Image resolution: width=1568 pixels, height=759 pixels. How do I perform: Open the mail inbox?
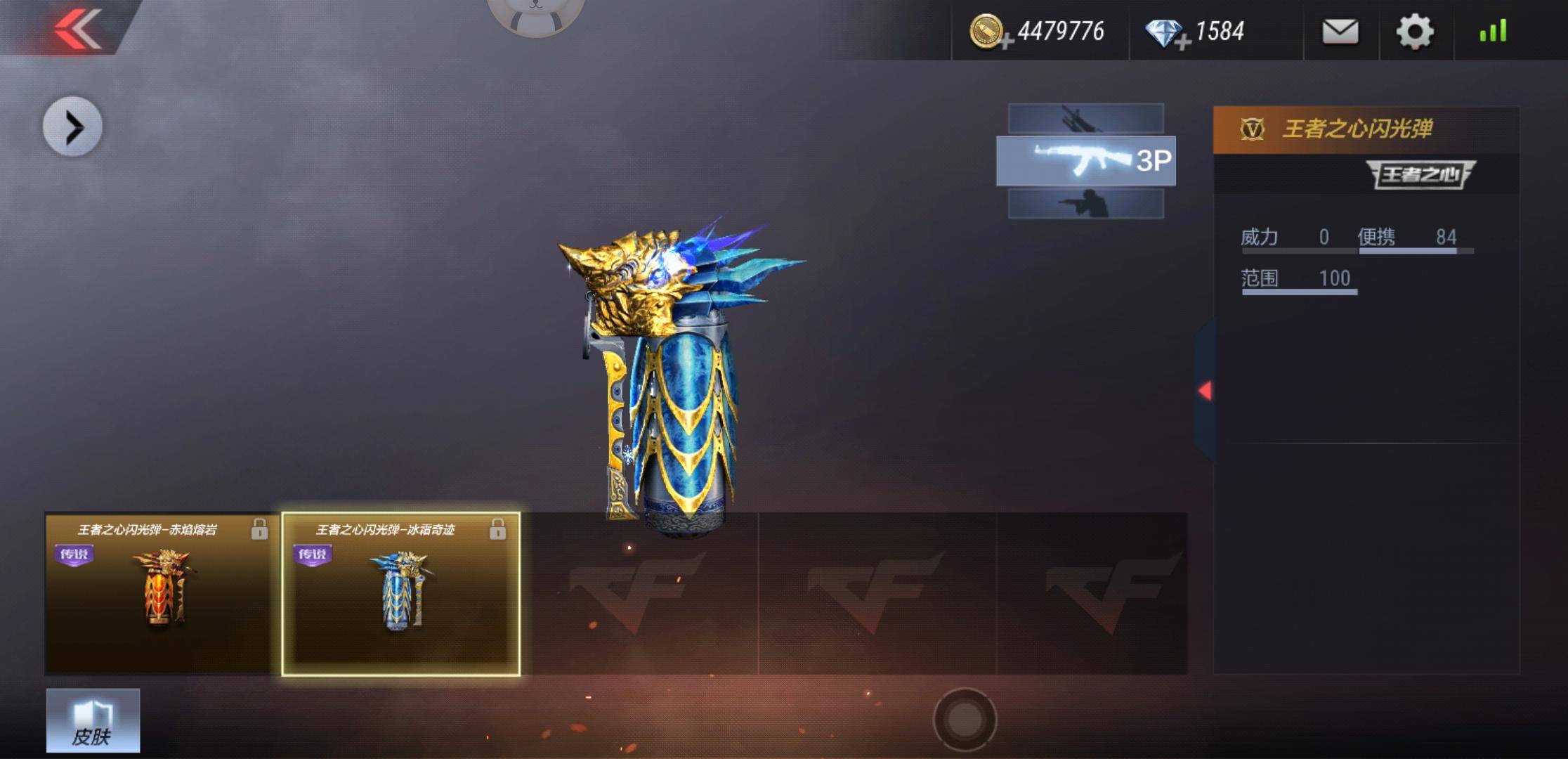tap(1340, 32)
